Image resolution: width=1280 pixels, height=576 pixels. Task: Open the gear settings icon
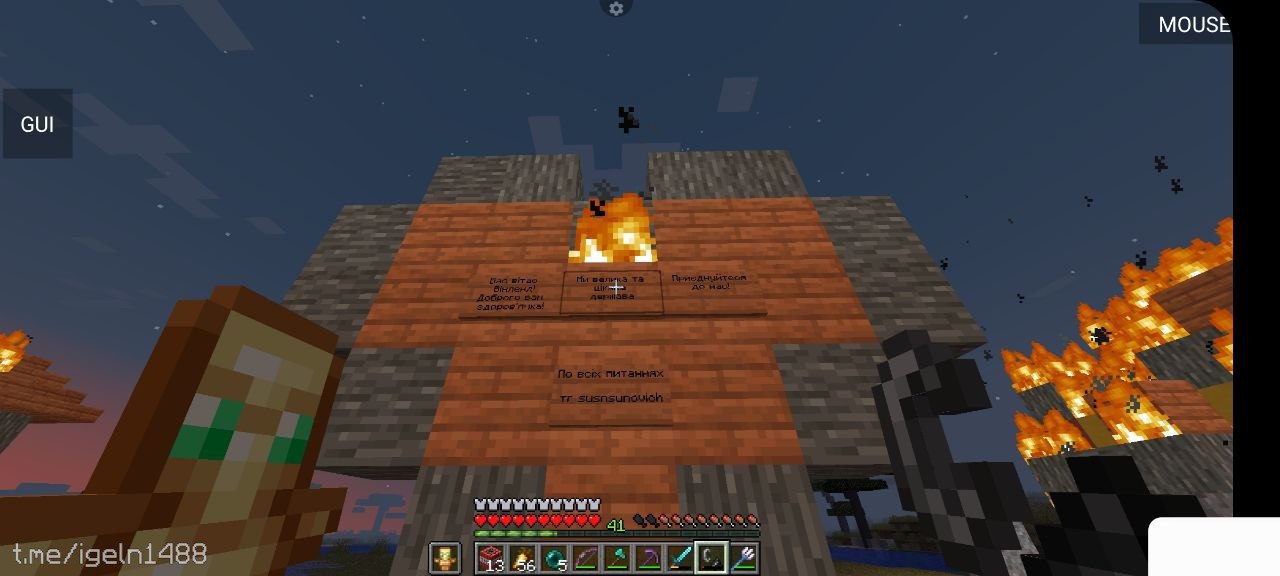(x=616, y=9)
